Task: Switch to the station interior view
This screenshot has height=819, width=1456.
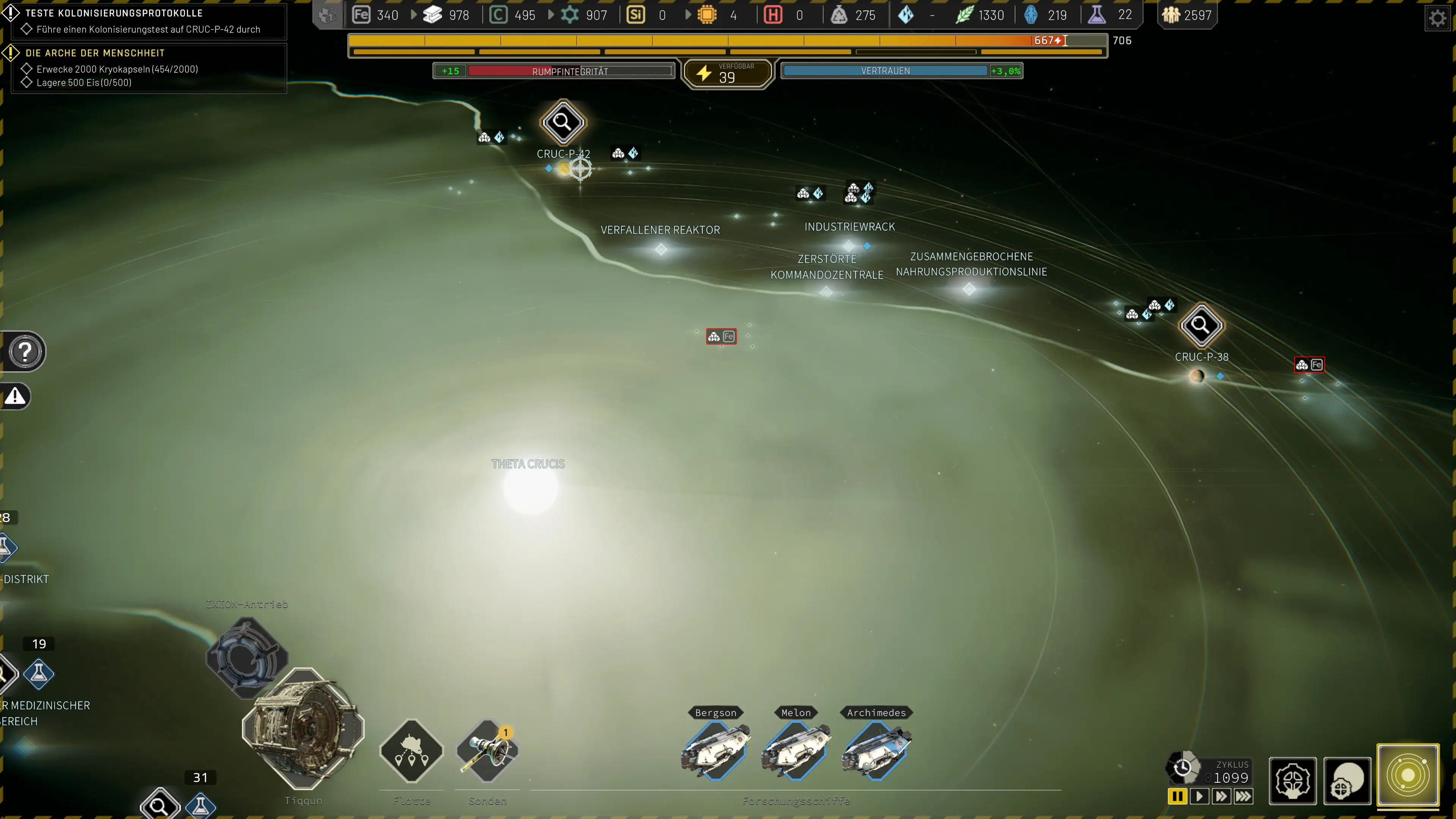Action: pyautogui.click(x=1292, y=781)
